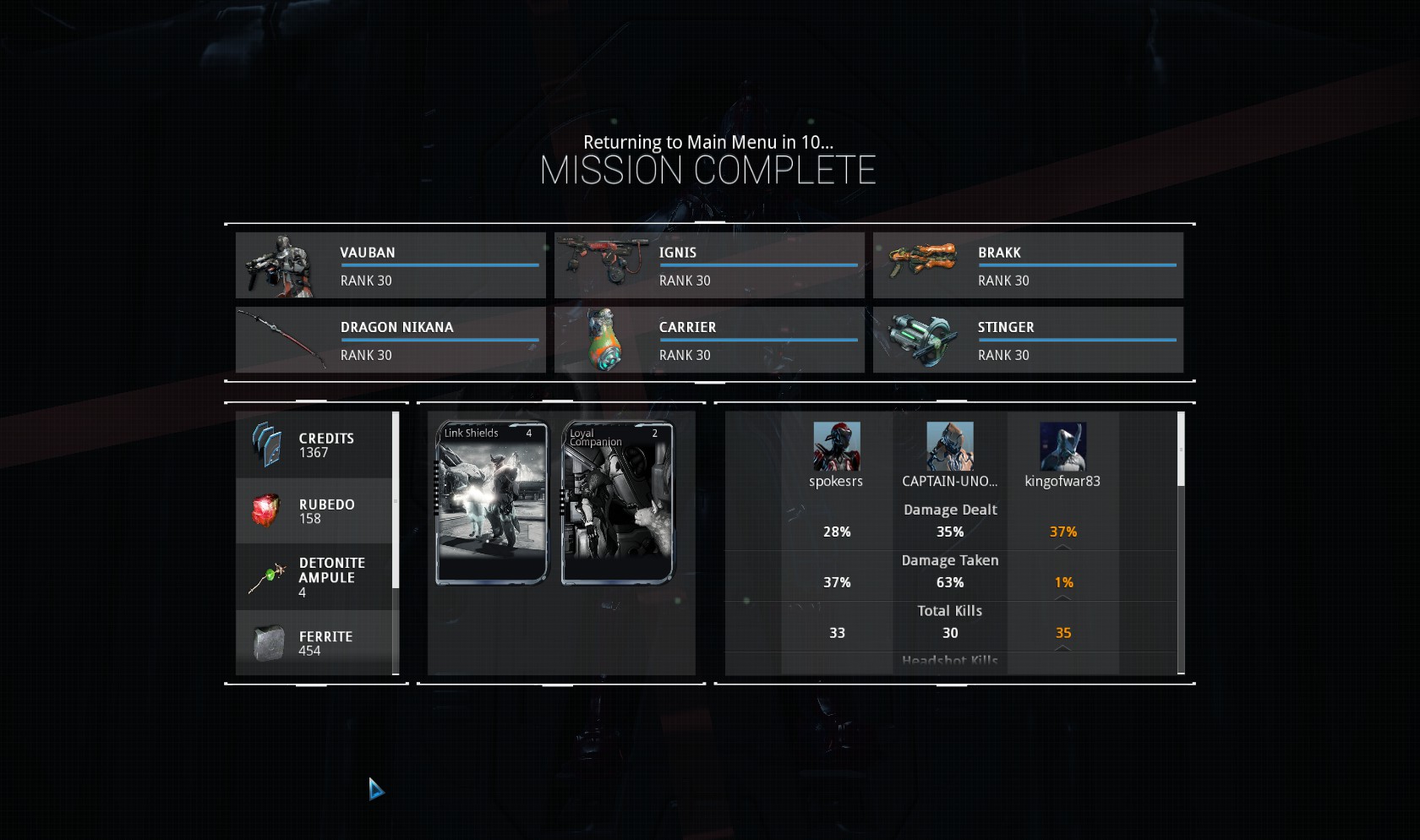Inspect the Loyal Companion mod card
Viewport: 1420px width, 840px height.
click(618, 503)
